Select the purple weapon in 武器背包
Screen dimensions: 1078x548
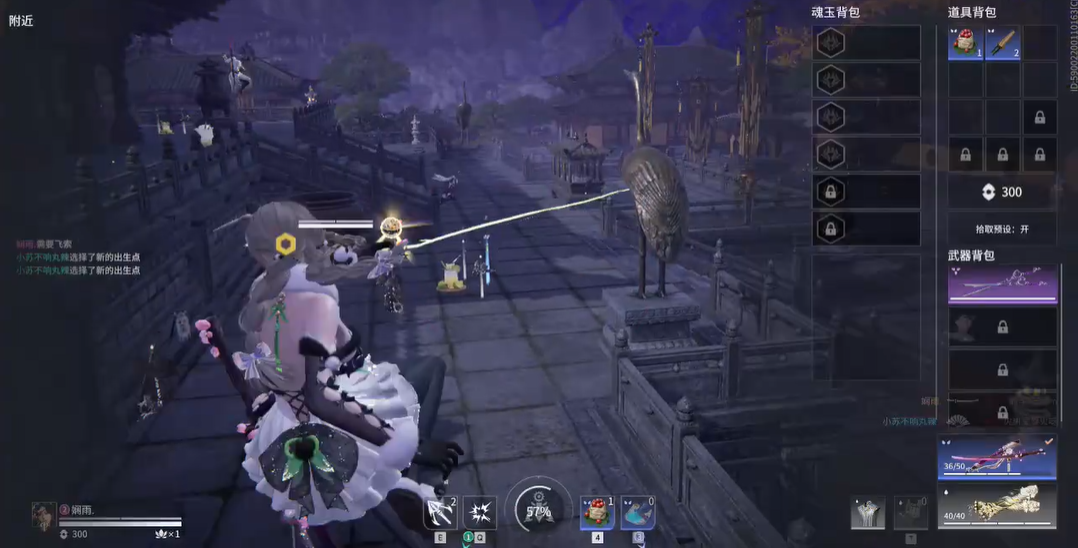[1002, 285]
